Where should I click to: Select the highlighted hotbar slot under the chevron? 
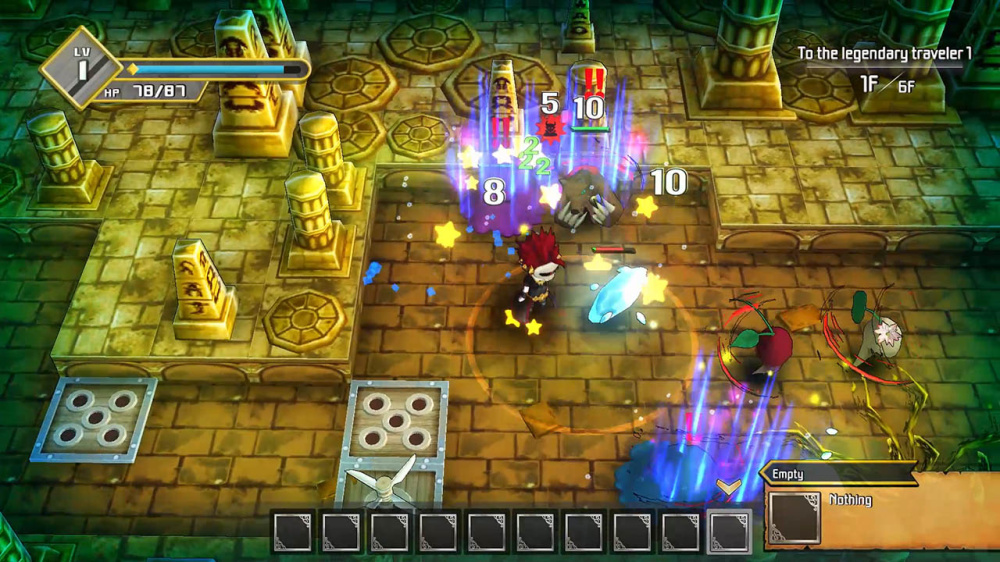729,531
